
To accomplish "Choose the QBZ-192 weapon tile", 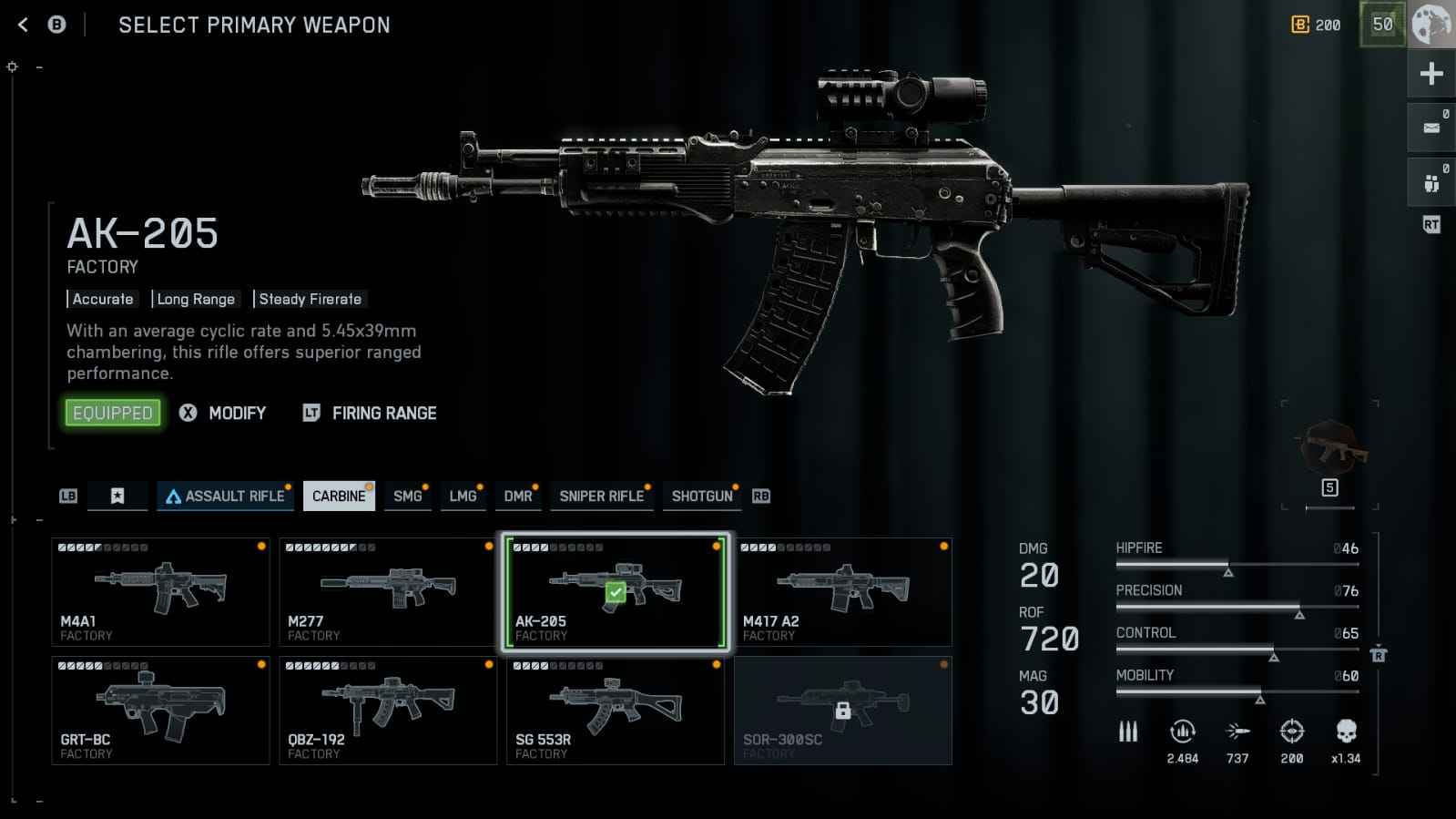I will point(388,711).
